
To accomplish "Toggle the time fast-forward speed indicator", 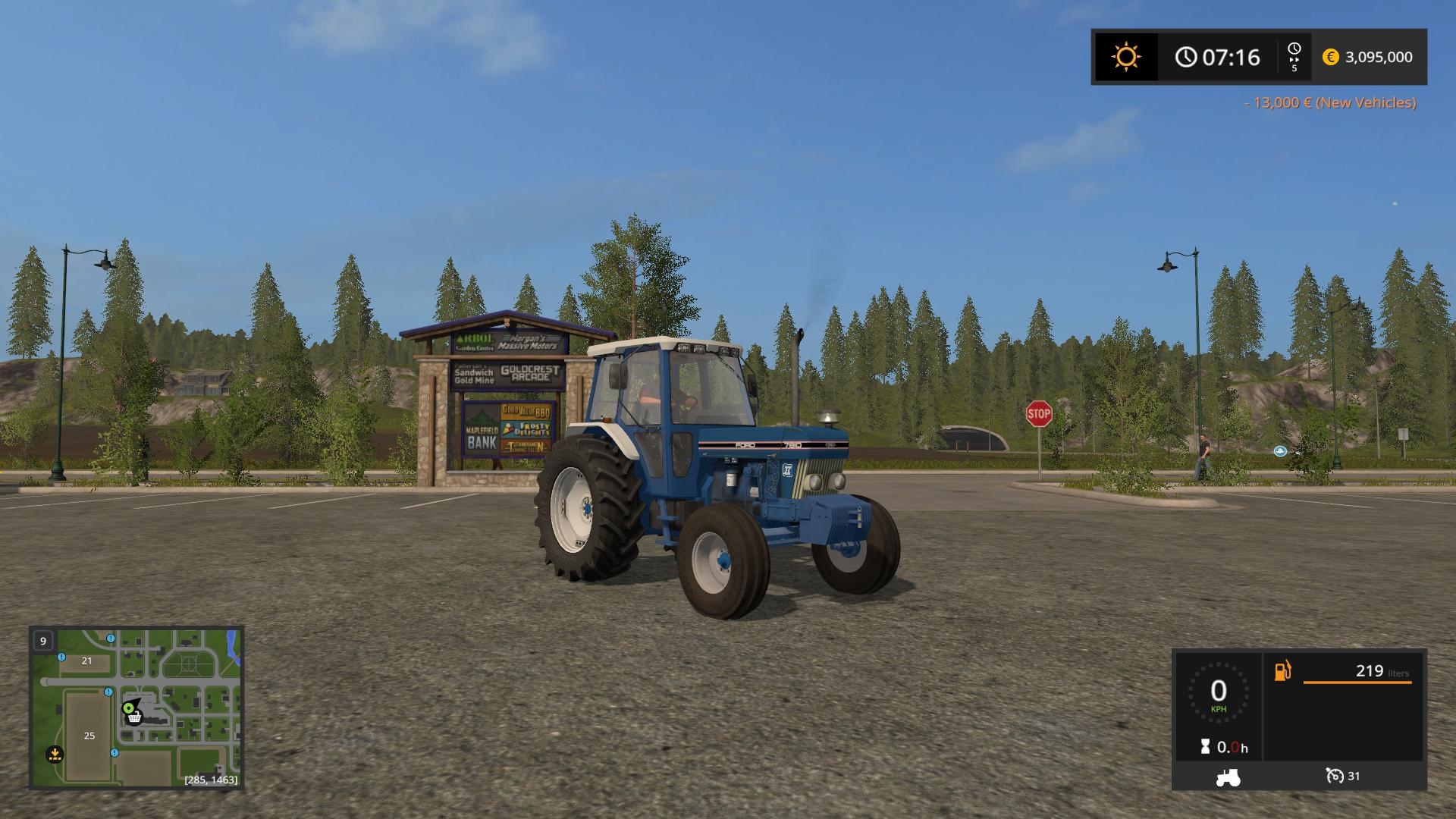I will pos(1293,56).
